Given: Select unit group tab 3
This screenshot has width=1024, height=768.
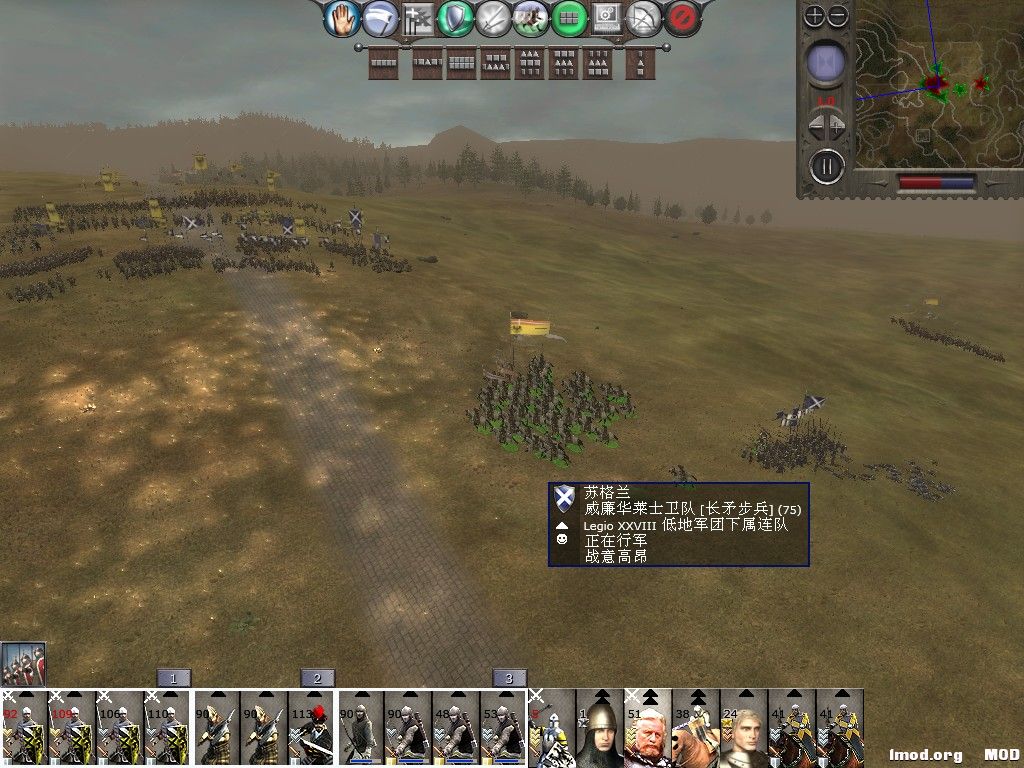Looking at the screenshot, I should click(x=509, y=678).
